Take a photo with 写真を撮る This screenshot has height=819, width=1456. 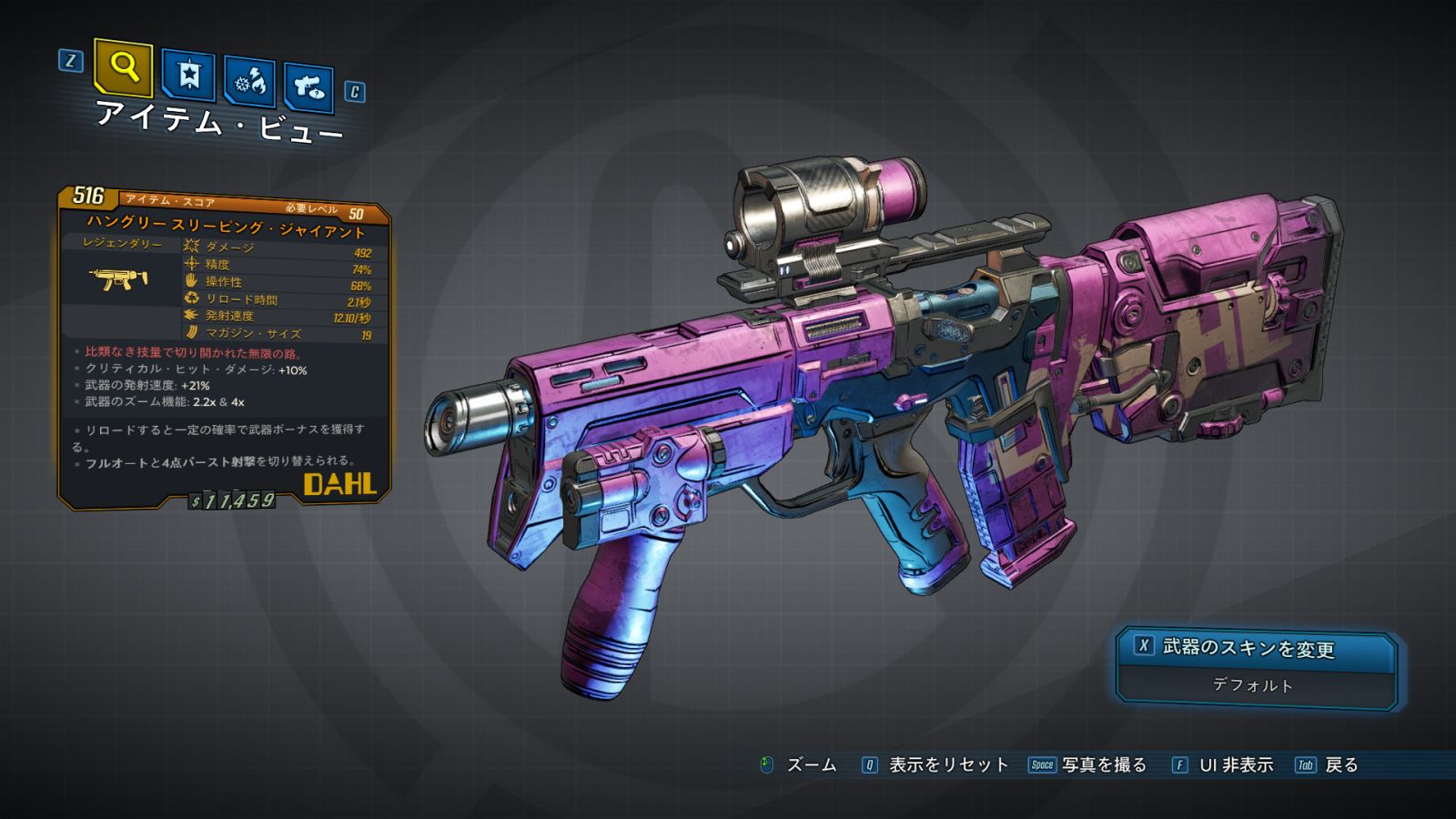(1103, 765)
